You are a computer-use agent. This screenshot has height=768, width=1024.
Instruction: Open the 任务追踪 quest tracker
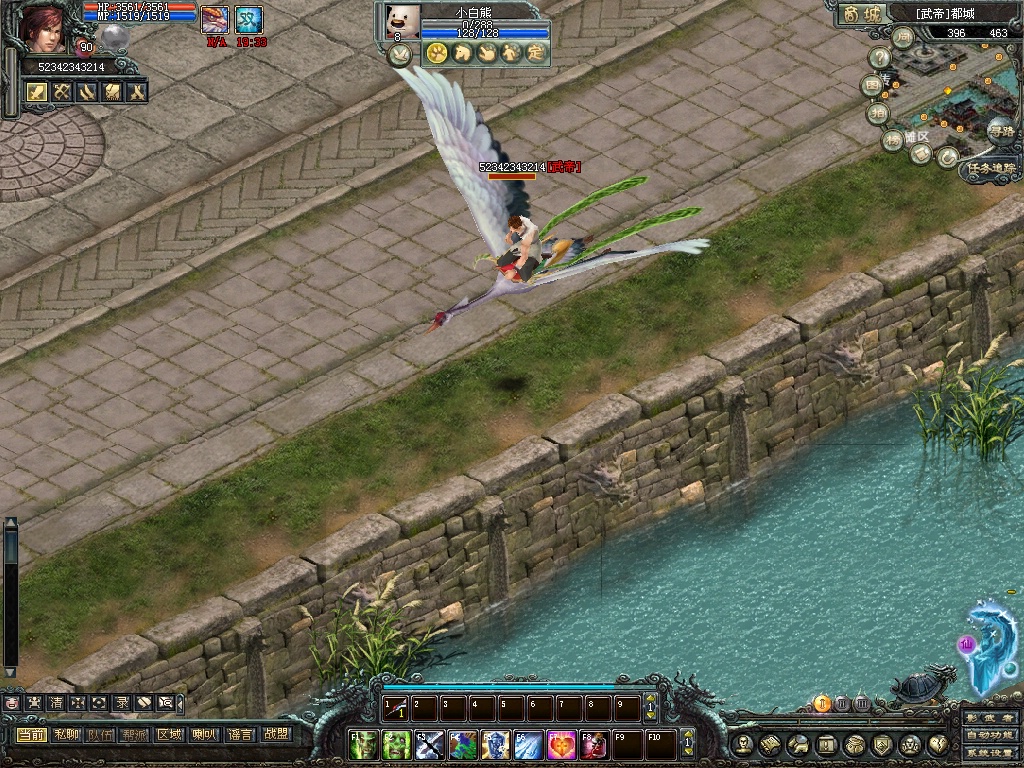pos(990,170)
